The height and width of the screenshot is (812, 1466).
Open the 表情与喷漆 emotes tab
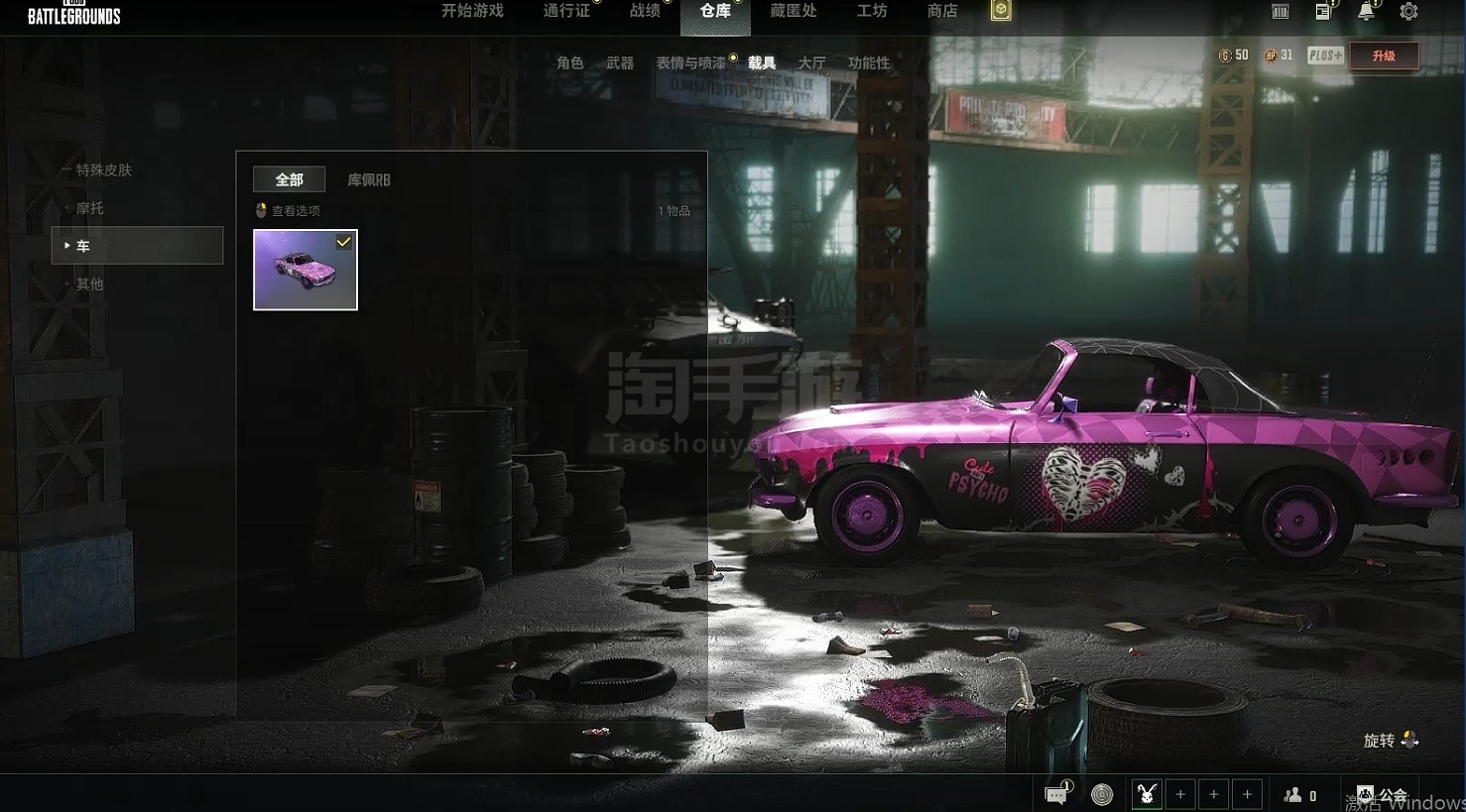click(x=690, y=62)
